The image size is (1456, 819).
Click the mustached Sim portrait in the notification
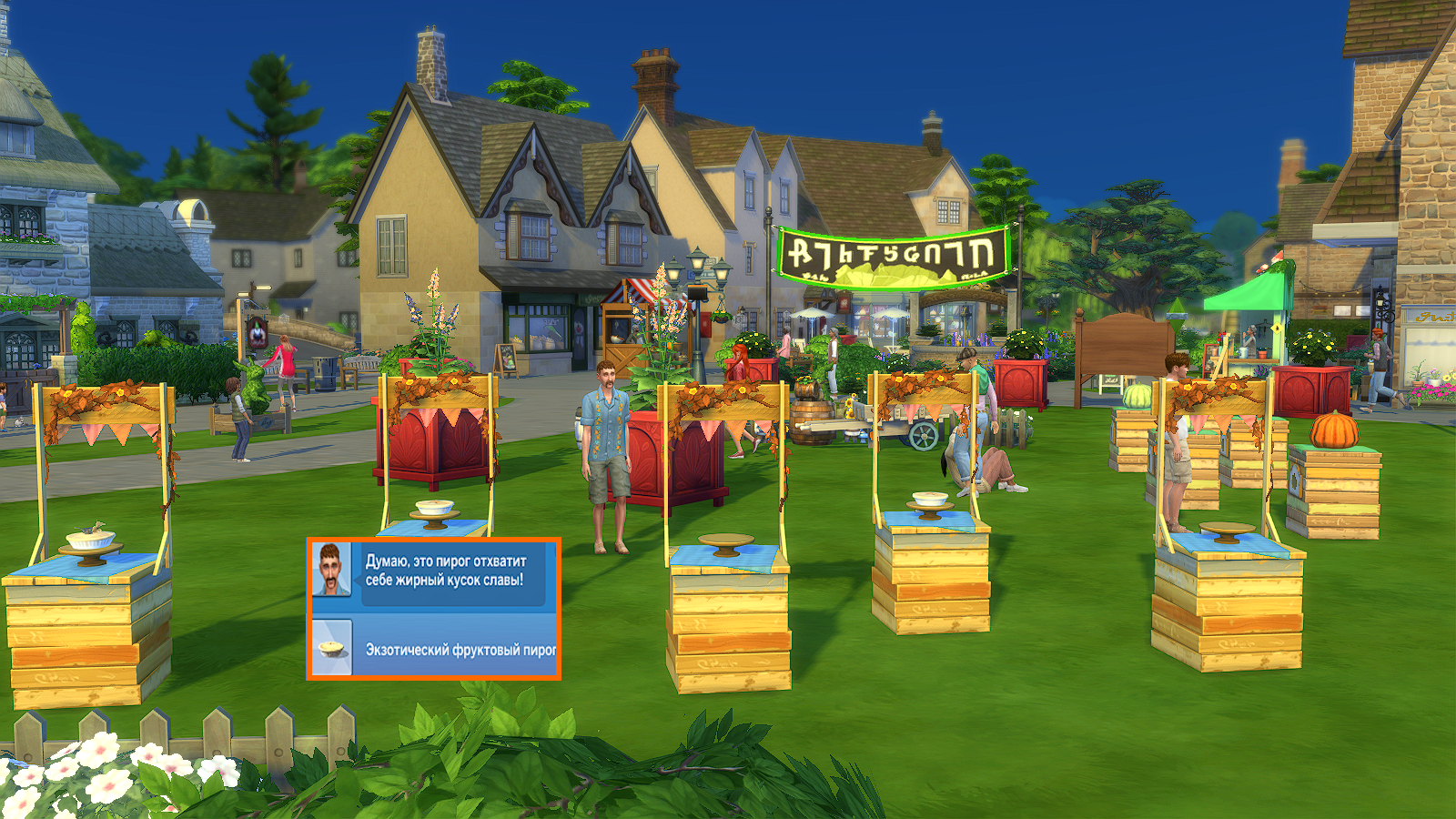click(x=331, y=569)
